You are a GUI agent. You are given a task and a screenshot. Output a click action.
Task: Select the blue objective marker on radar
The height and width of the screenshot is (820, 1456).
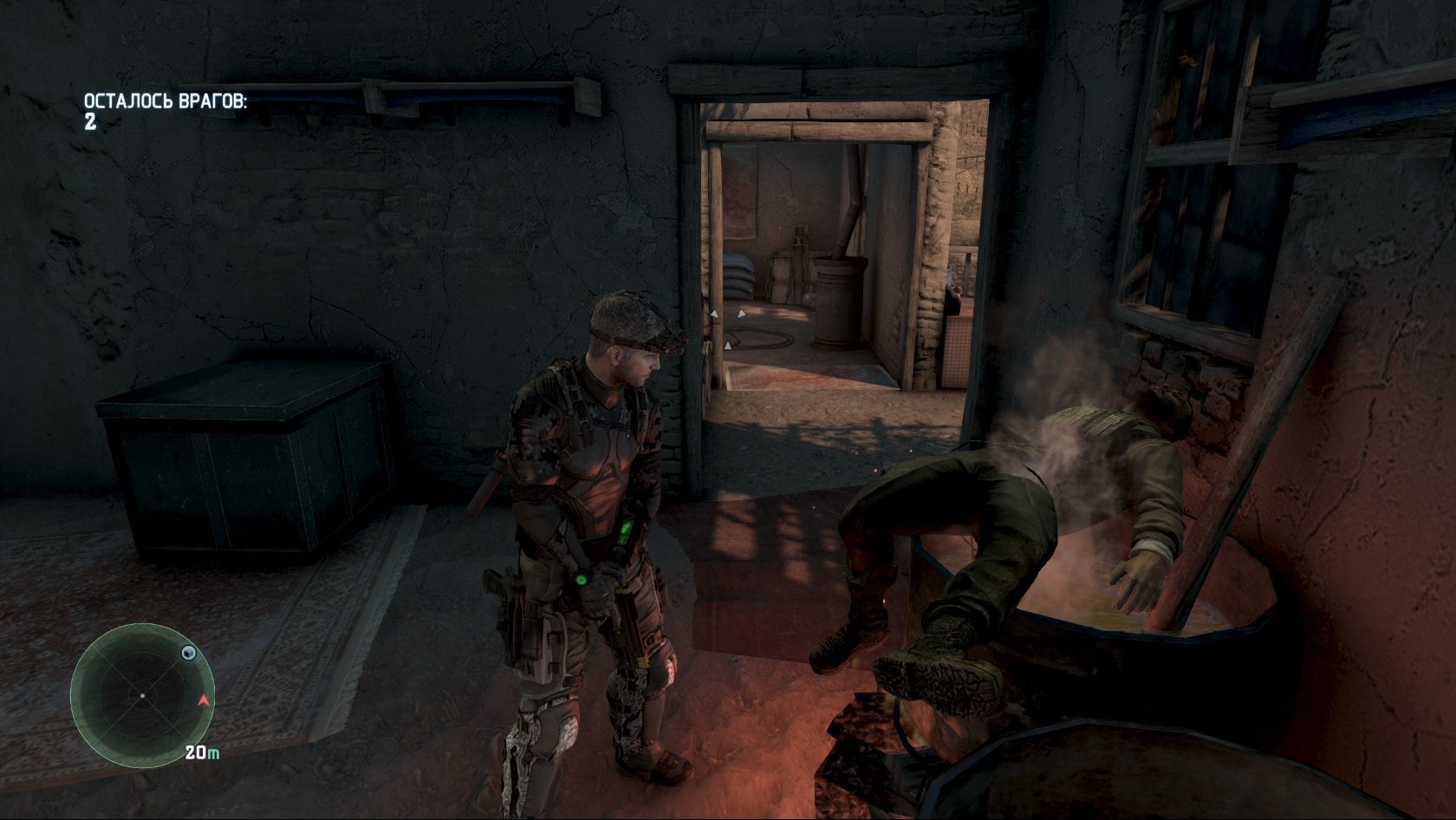pos(188,652)
